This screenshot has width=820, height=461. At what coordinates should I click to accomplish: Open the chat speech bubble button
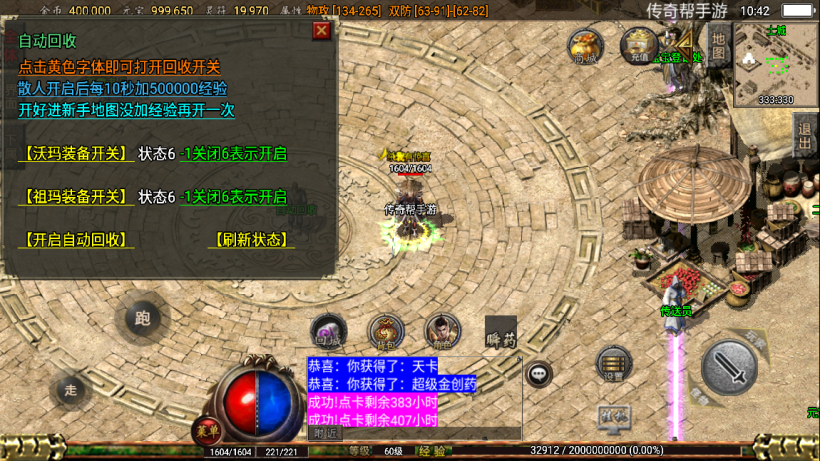point(539,374)
